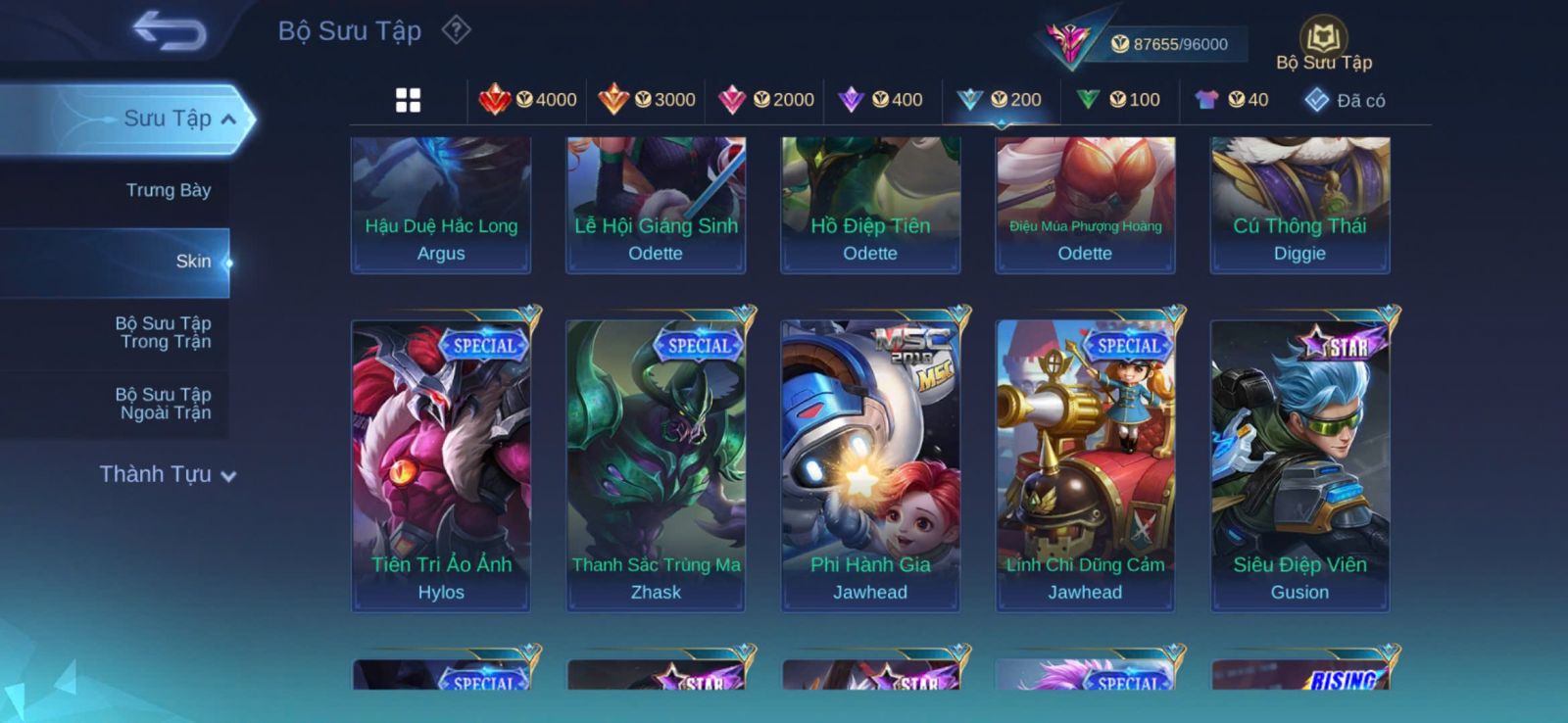Collapse the Sưu Tập menu section
Screen dimensions: 1568x723
(228, 120)
